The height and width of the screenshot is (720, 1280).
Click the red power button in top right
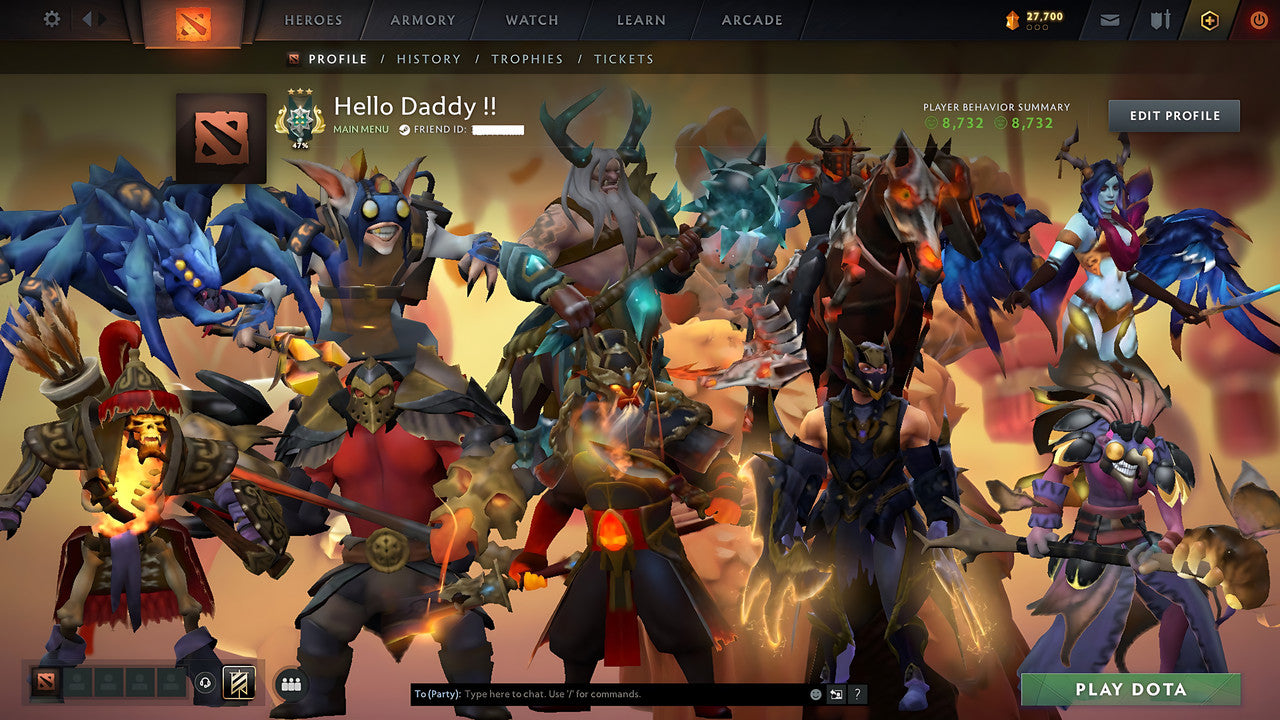click(x=1258, y=19)
